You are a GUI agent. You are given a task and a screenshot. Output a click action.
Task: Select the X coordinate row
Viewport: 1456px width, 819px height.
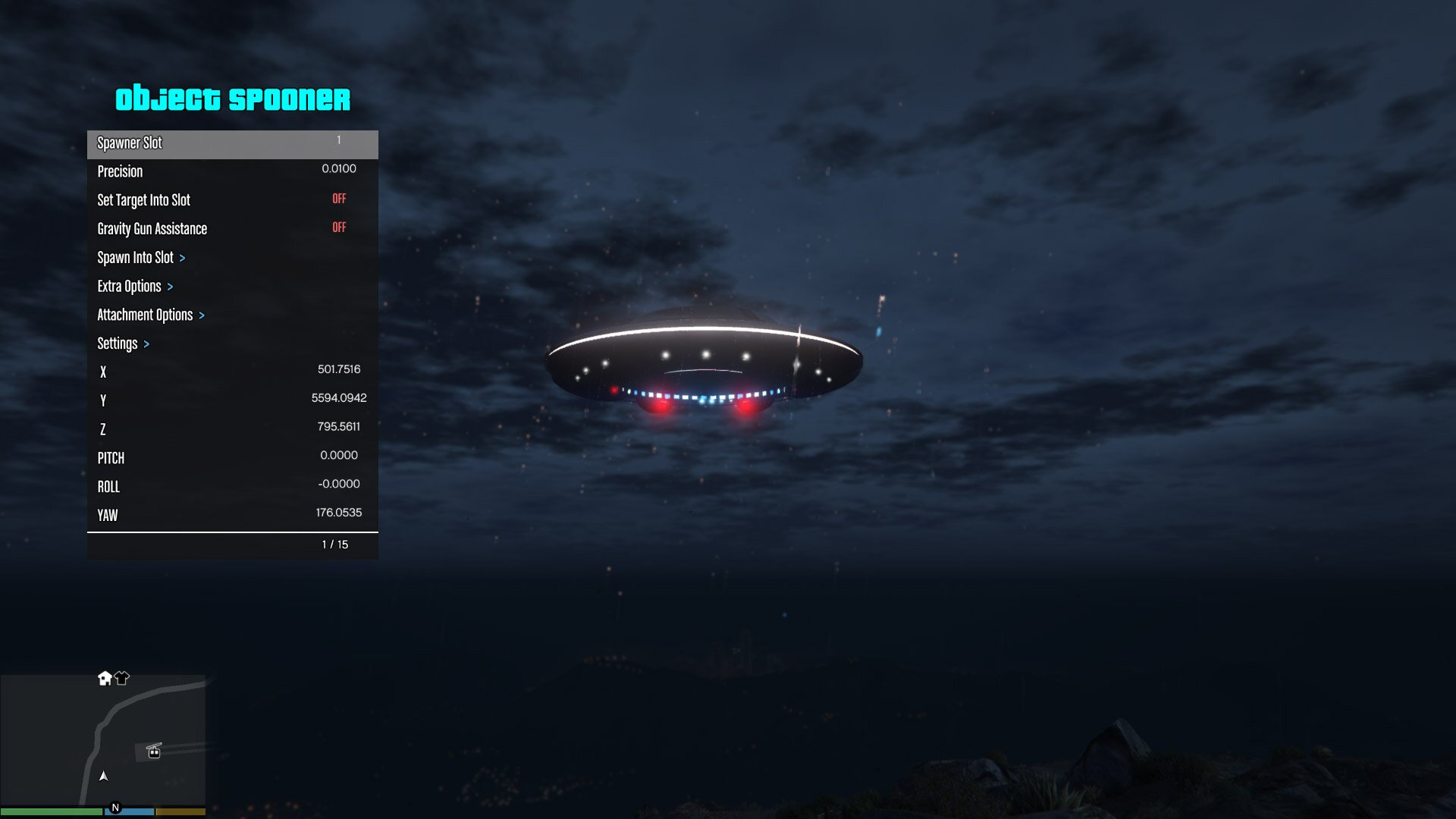click(232, 372)
